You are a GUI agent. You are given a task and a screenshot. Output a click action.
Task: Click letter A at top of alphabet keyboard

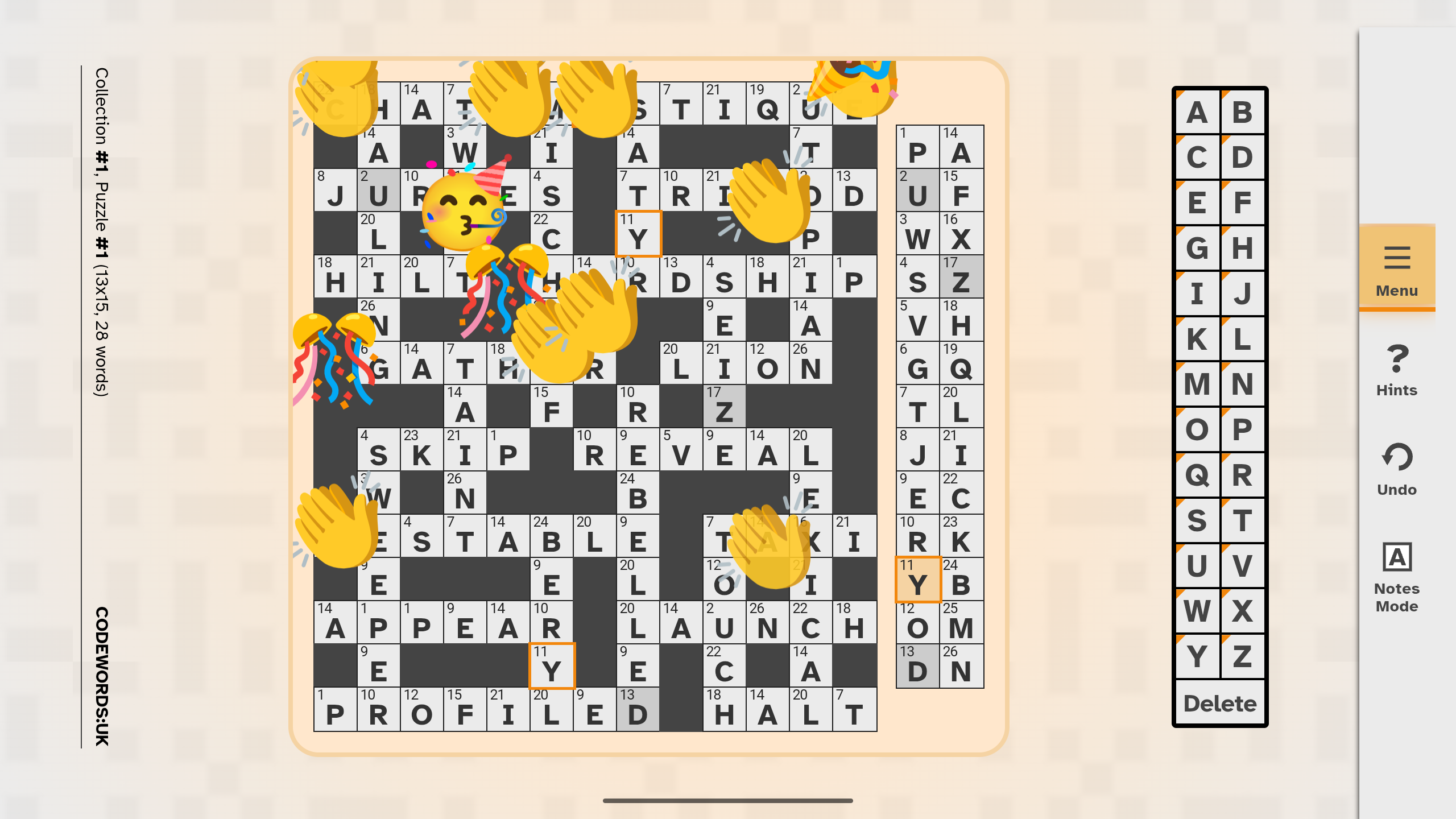tap(1197, 112)
